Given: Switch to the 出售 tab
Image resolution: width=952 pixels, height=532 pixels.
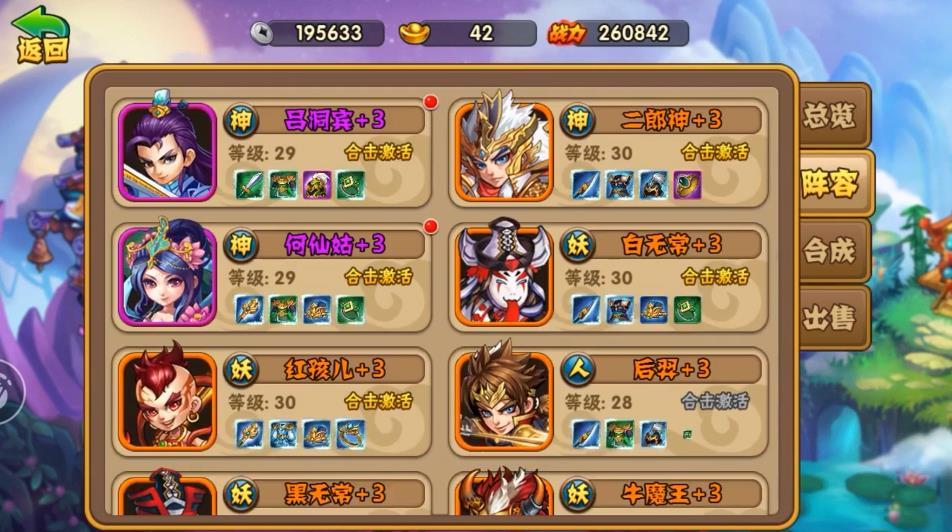Looking at the screenshot, I should (x=829, y=318).
